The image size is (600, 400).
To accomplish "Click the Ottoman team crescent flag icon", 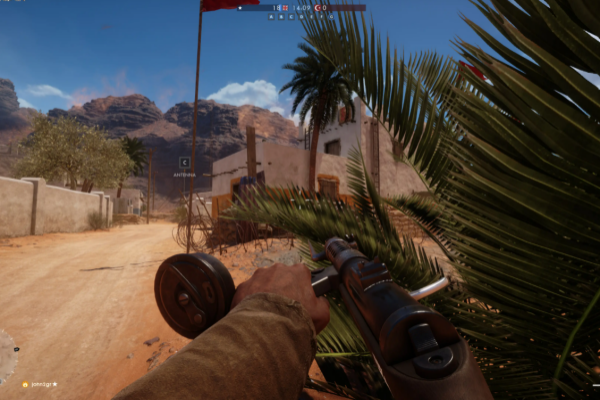I will point(317,8).
